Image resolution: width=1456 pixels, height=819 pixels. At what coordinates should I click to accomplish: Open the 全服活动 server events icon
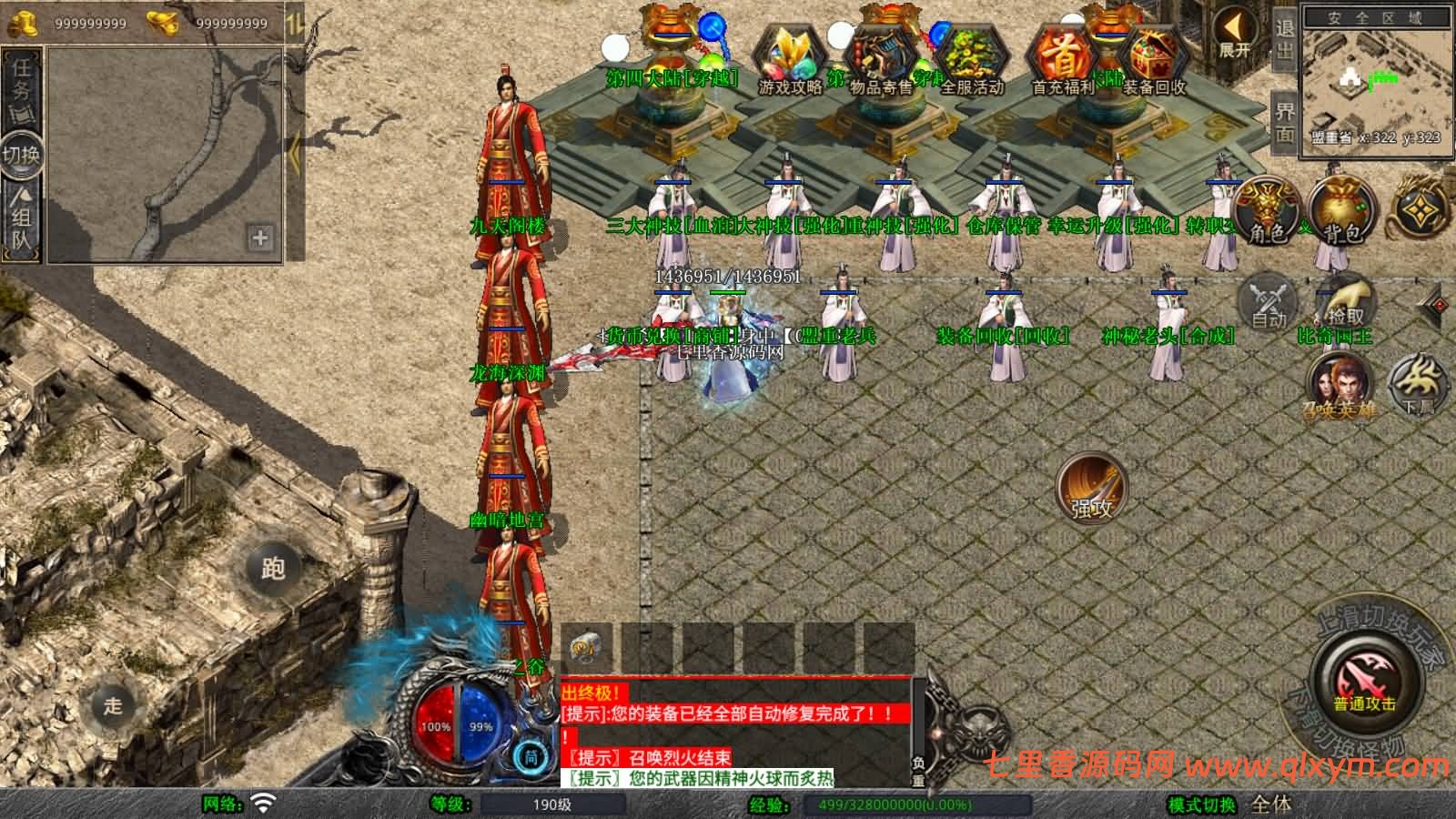coord(971,59)
